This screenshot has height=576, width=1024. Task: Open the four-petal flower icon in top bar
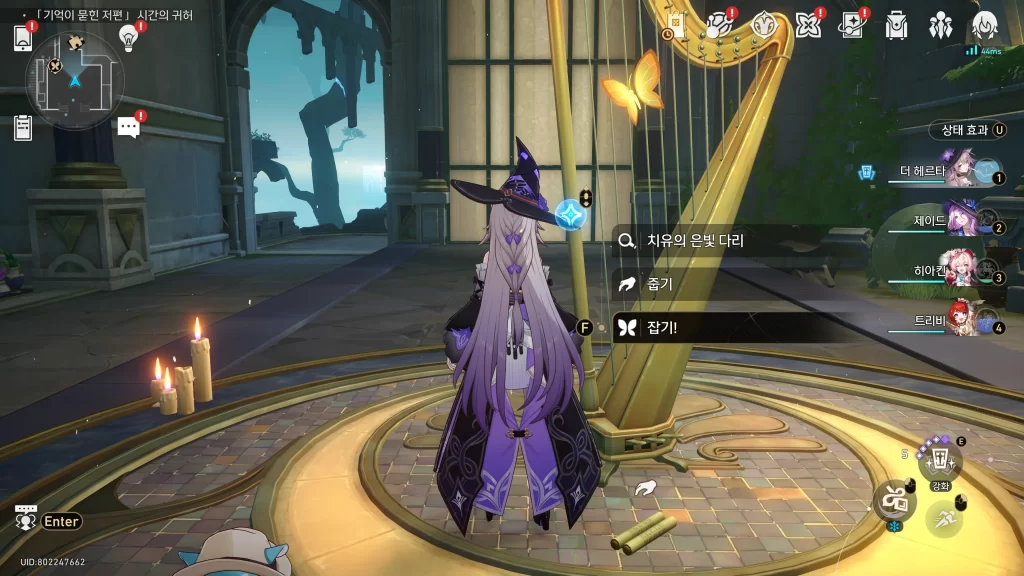click(807, 24)
